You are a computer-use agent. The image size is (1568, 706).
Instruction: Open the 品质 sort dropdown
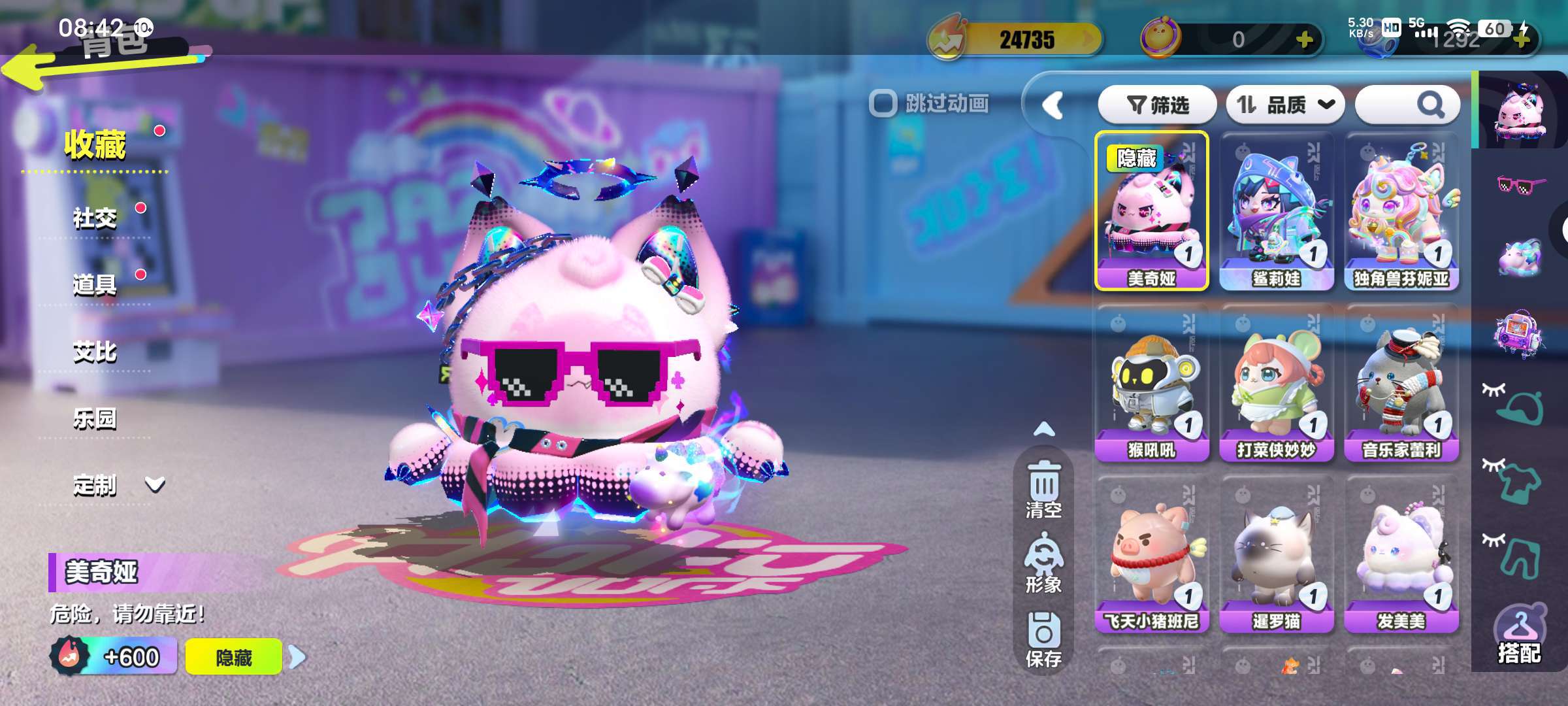coord(1285,105)
